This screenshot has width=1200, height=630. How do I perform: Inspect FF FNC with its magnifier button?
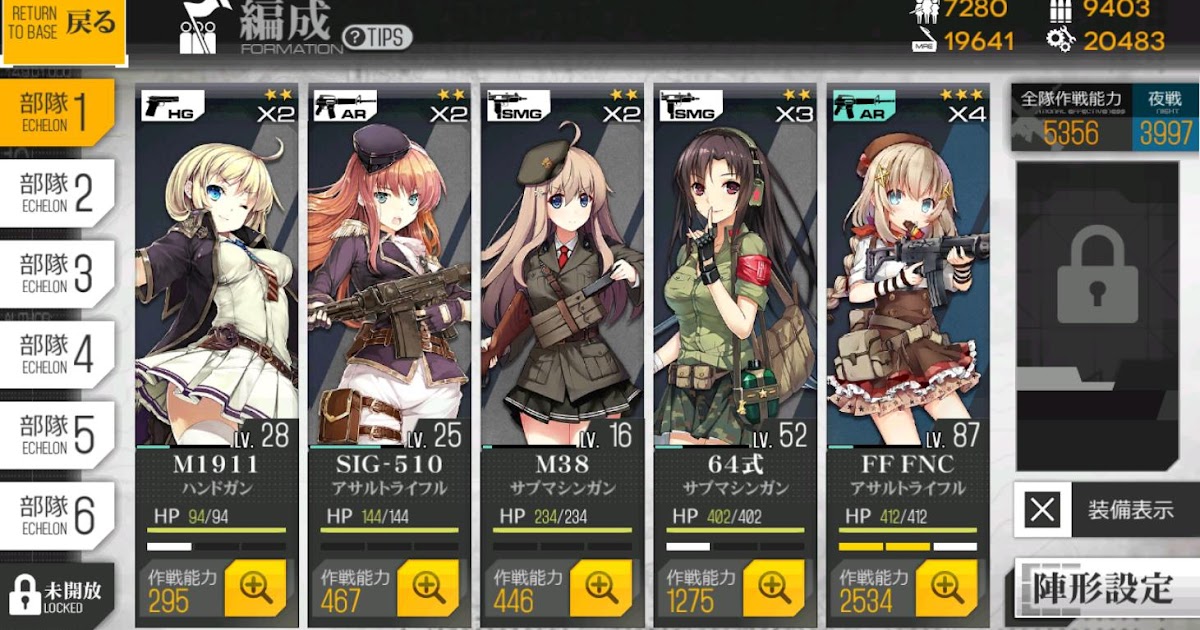[947, 588]
